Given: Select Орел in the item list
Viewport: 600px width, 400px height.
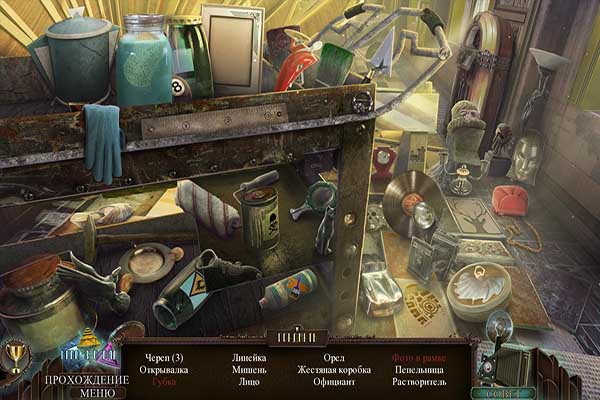Looking at the screenshot, I should pyautogui.click(x=334, y=358).
